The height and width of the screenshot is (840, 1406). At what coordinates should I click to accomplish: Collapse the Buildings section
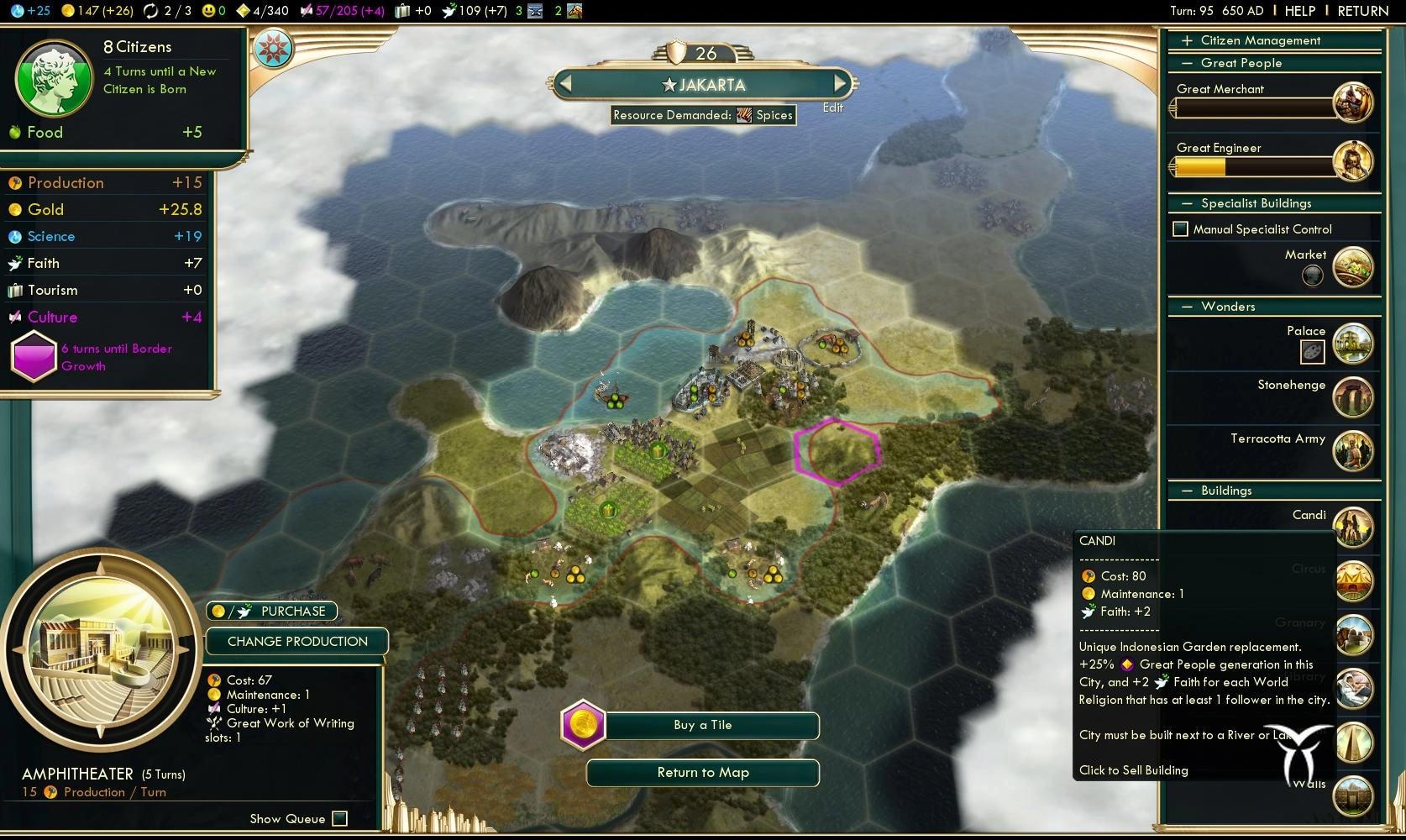1187,491
